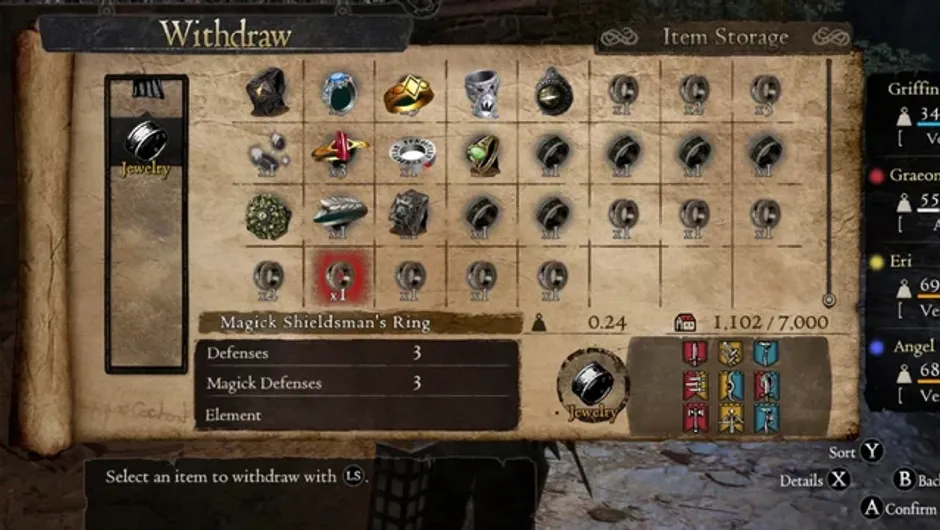Choose the silver pearl earrings
The image size is (940, 530).
click(x=267, y=153)
